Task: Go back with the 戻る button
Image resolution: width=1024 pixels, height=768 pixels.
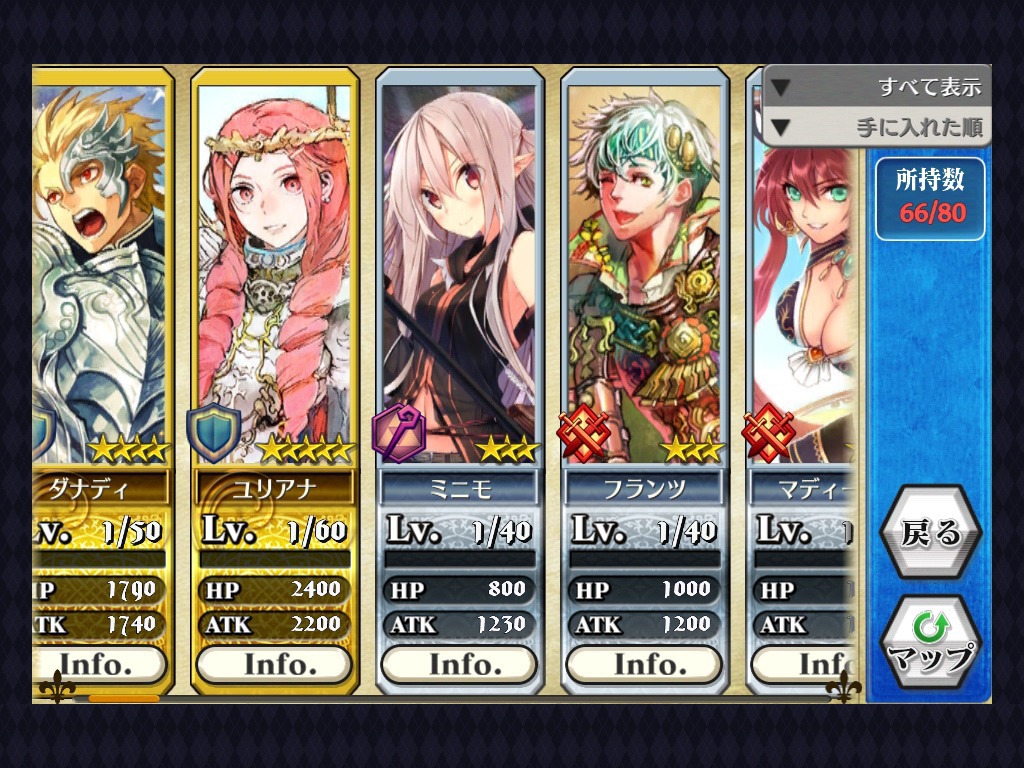Action: (x=930, y=534)
